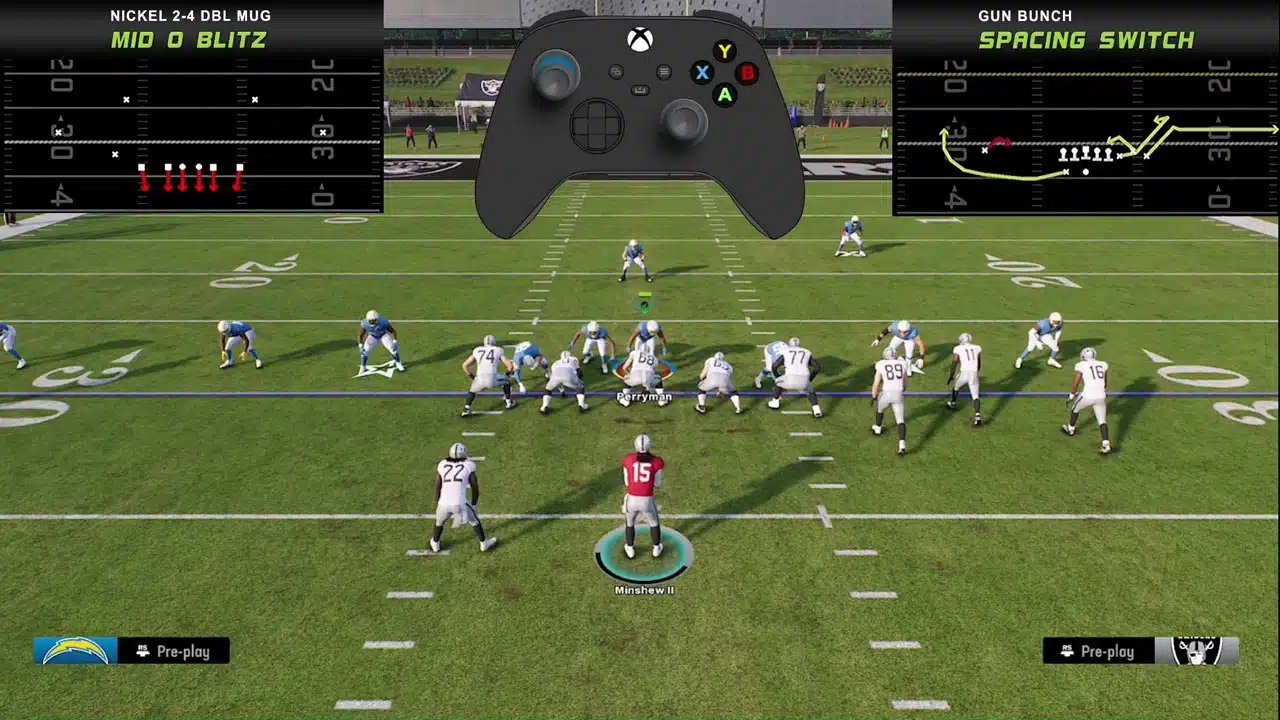Select the Raiders logo in the bottom right
1280x720 pixels.
click(x=1197, y=651)
